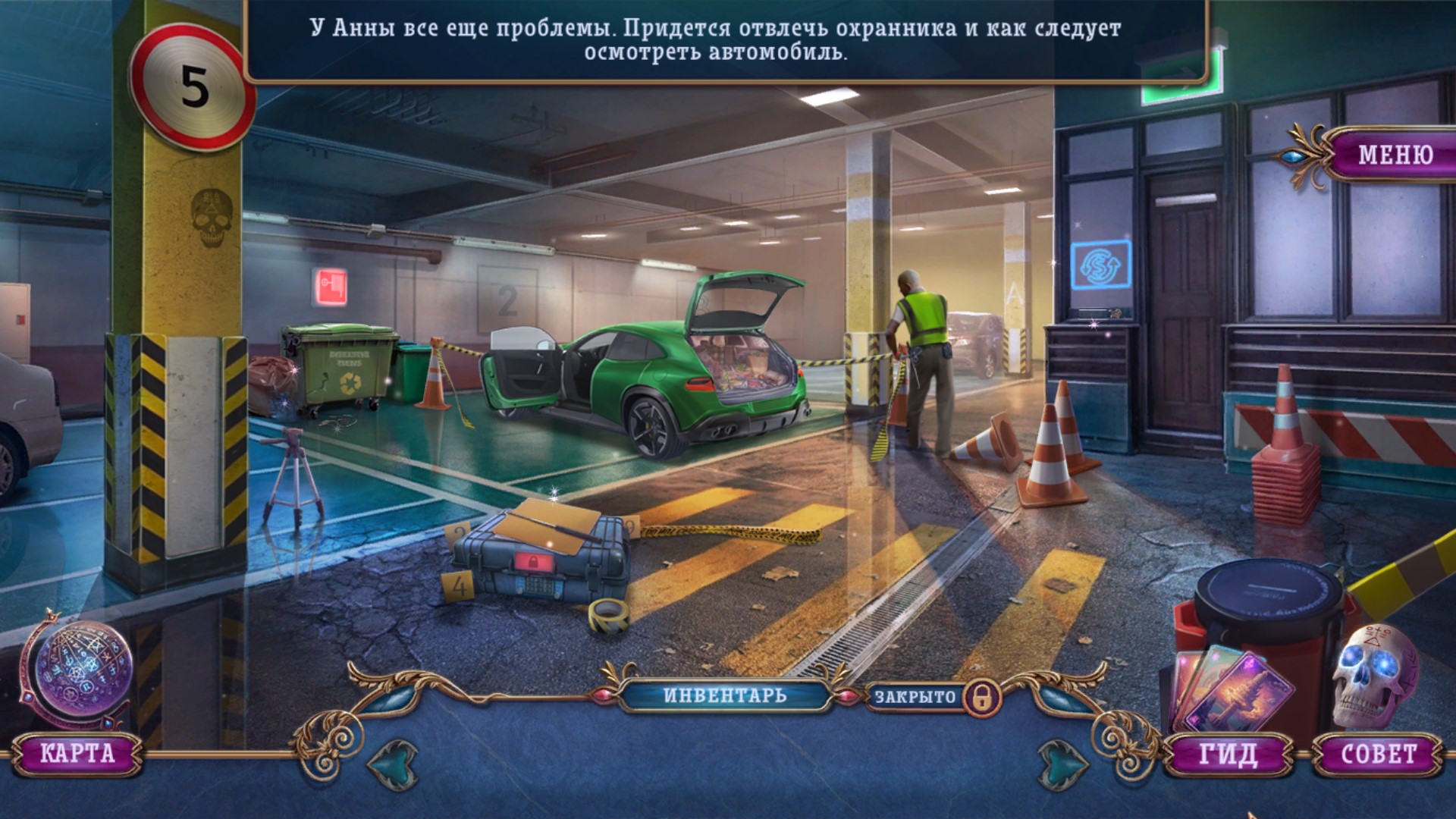Screen dimensions: 1456x819
Task: Click the ГИД strategy guide button
Action: tap(1228, 755)
